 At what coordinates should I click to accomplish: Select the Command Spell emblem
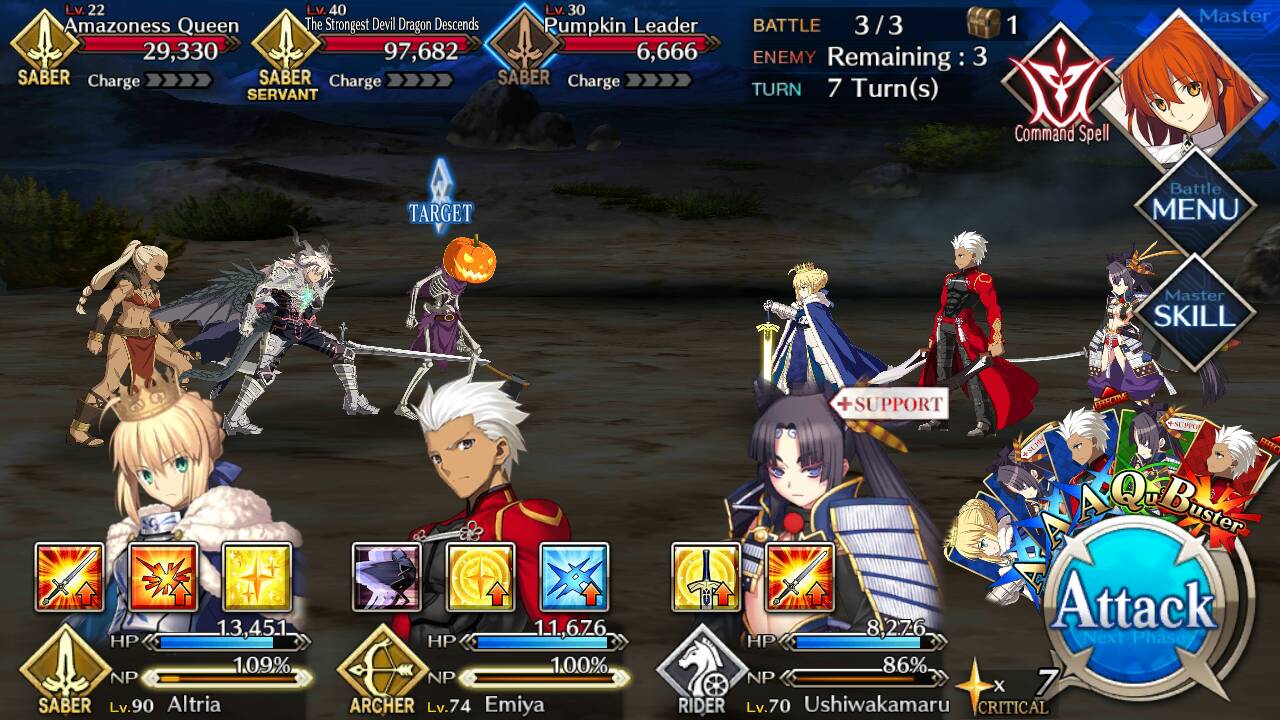click(x=1060, y=85)
